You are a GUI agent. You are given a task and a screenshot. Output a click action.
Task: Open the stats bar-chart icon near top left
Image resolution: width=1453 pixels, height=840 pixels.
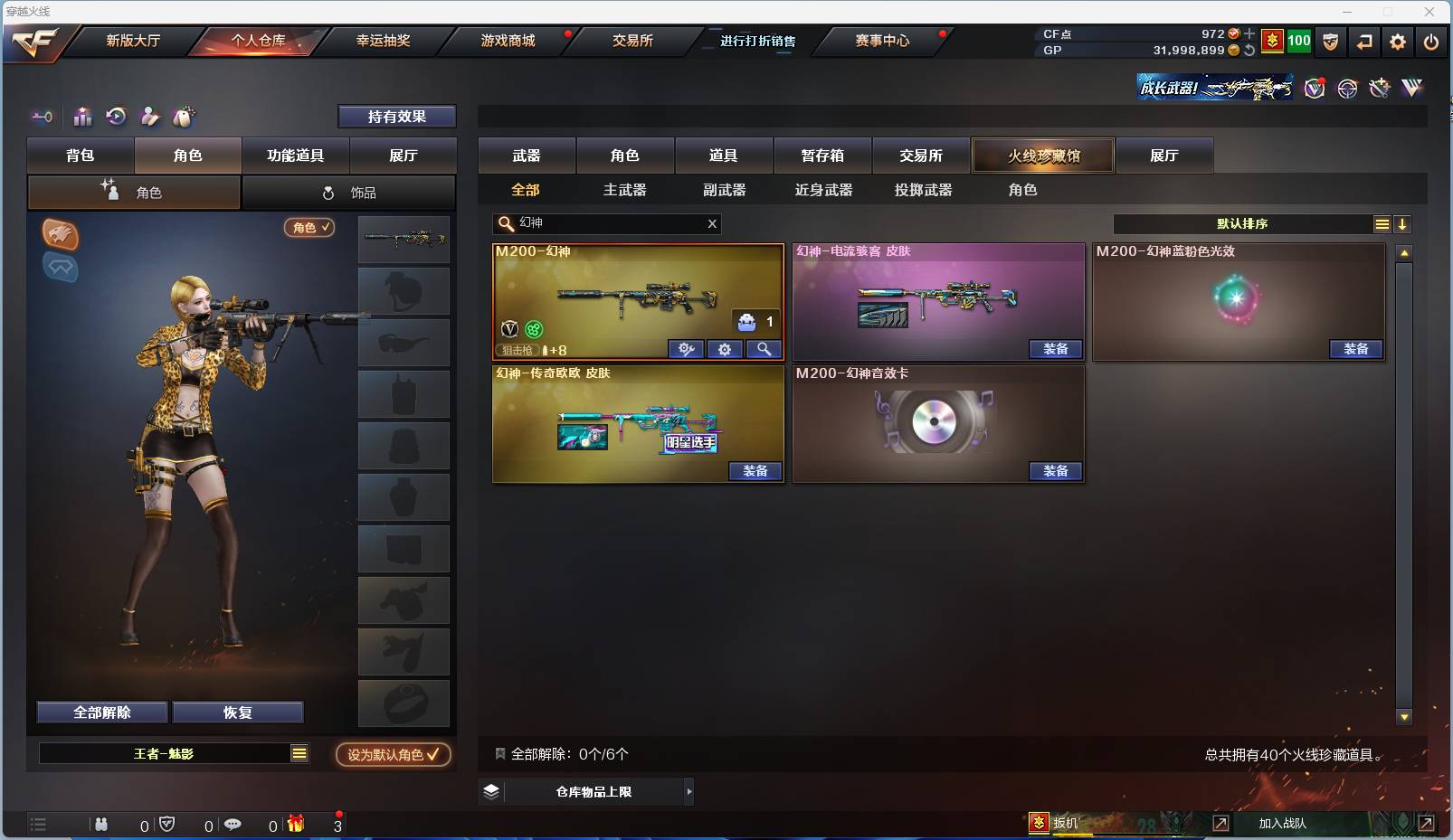point(82,117)
